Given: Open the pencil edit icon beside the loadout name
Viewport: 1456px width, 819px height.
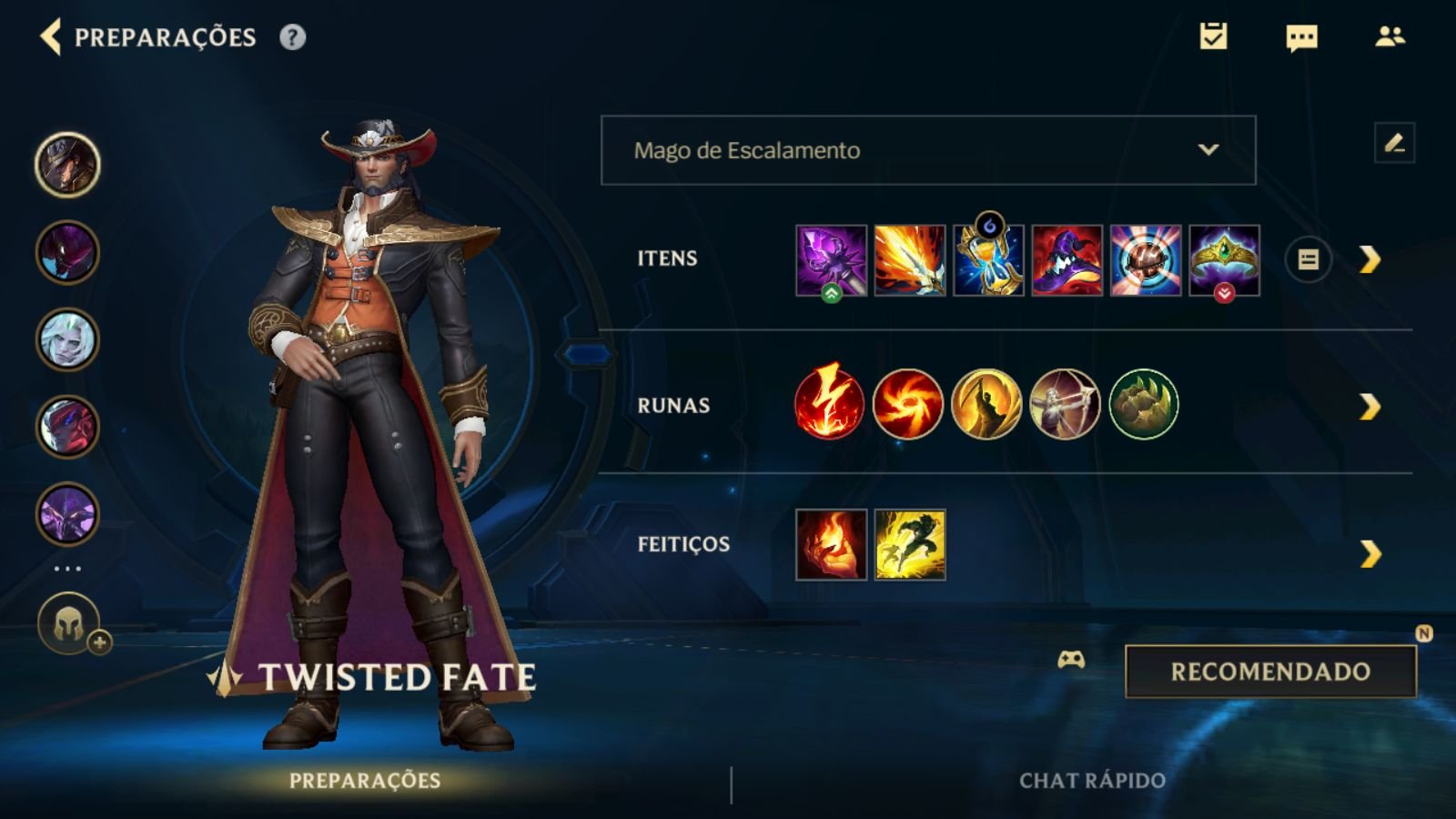Looking at the screenshot, I should (1392, 142).
